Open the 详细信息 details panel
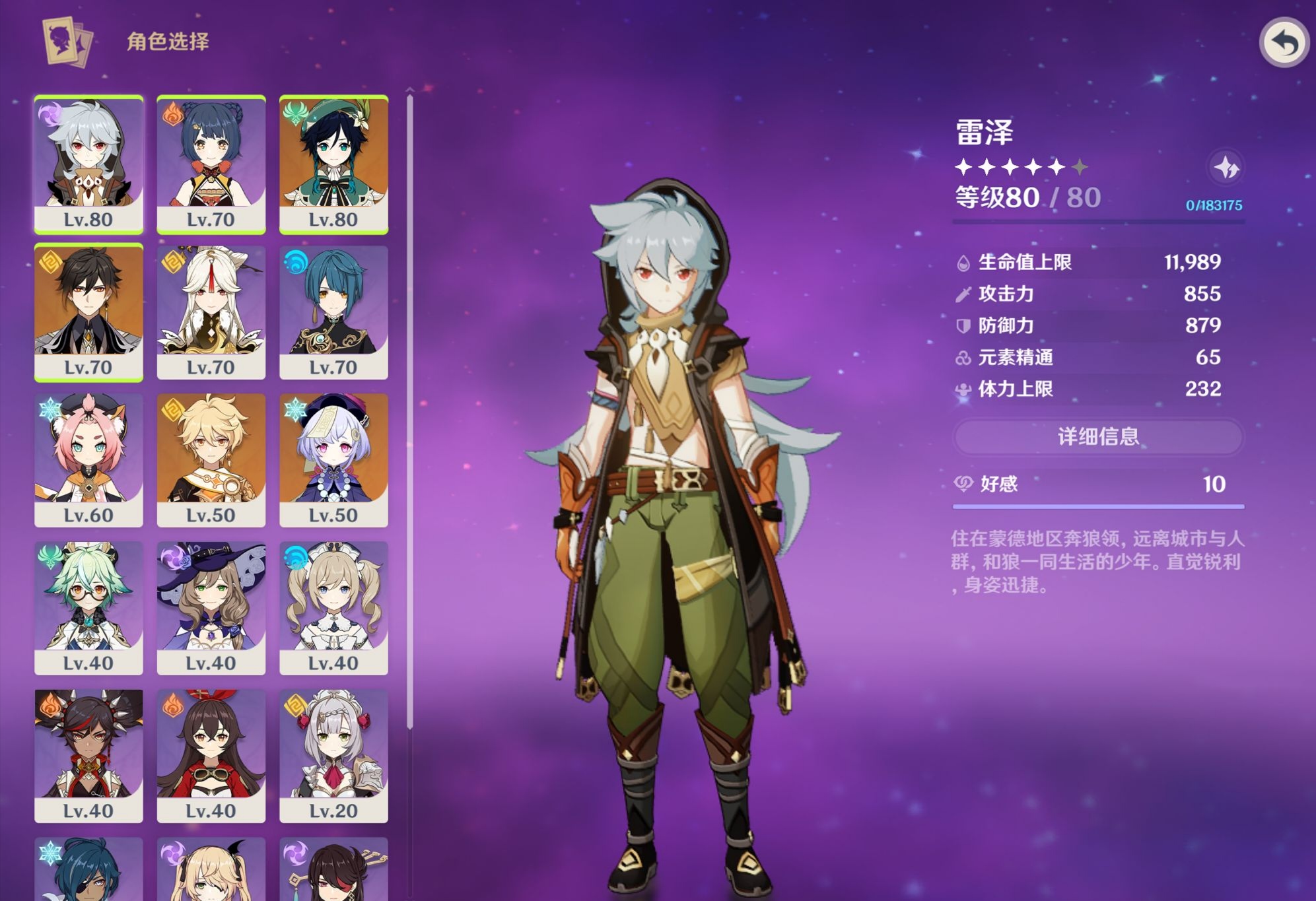1316x901 pixels. [1098, 436]
